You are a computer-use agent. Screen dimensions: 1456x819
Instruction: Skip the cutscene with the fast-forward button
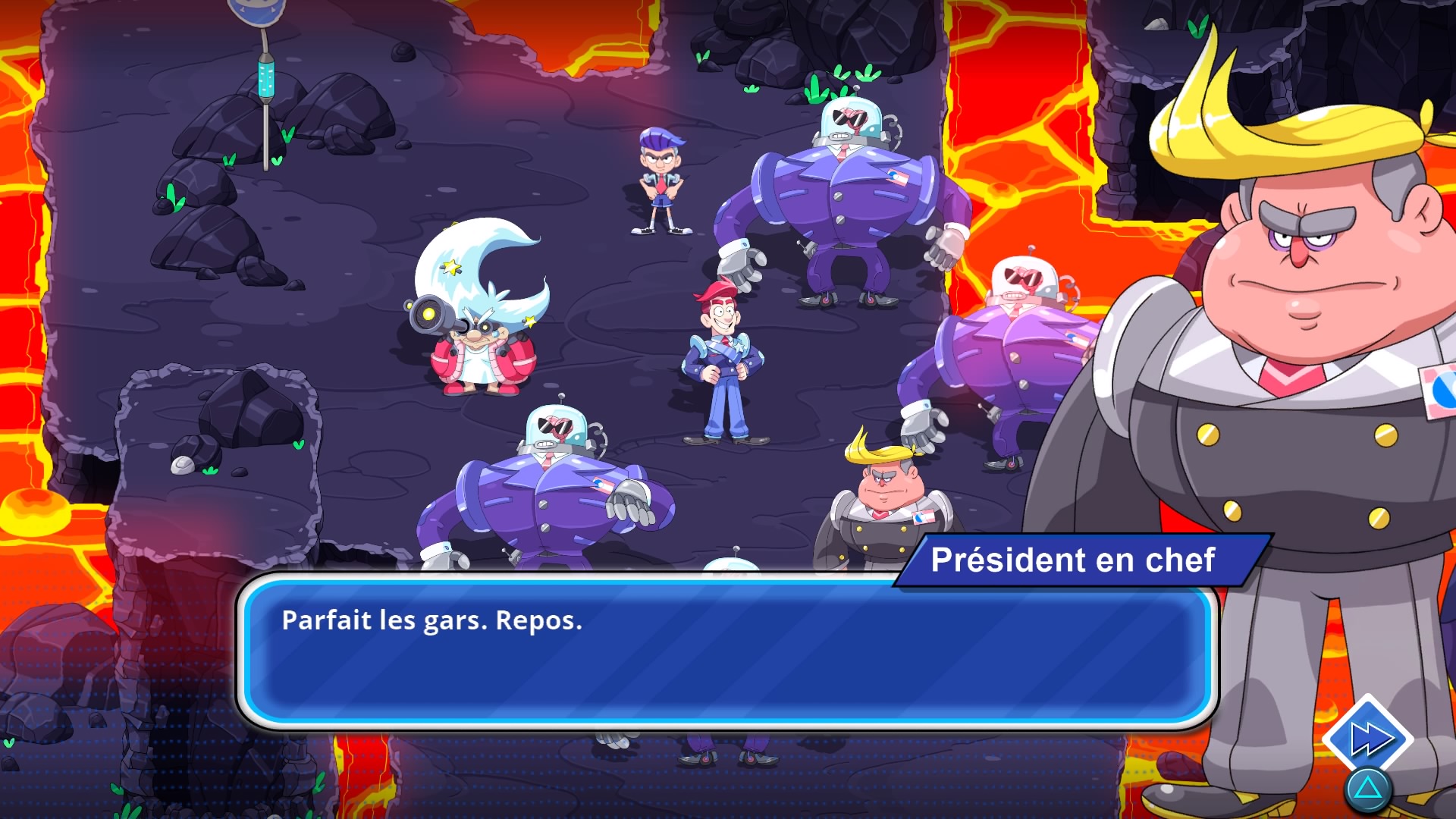point(1367,739)
